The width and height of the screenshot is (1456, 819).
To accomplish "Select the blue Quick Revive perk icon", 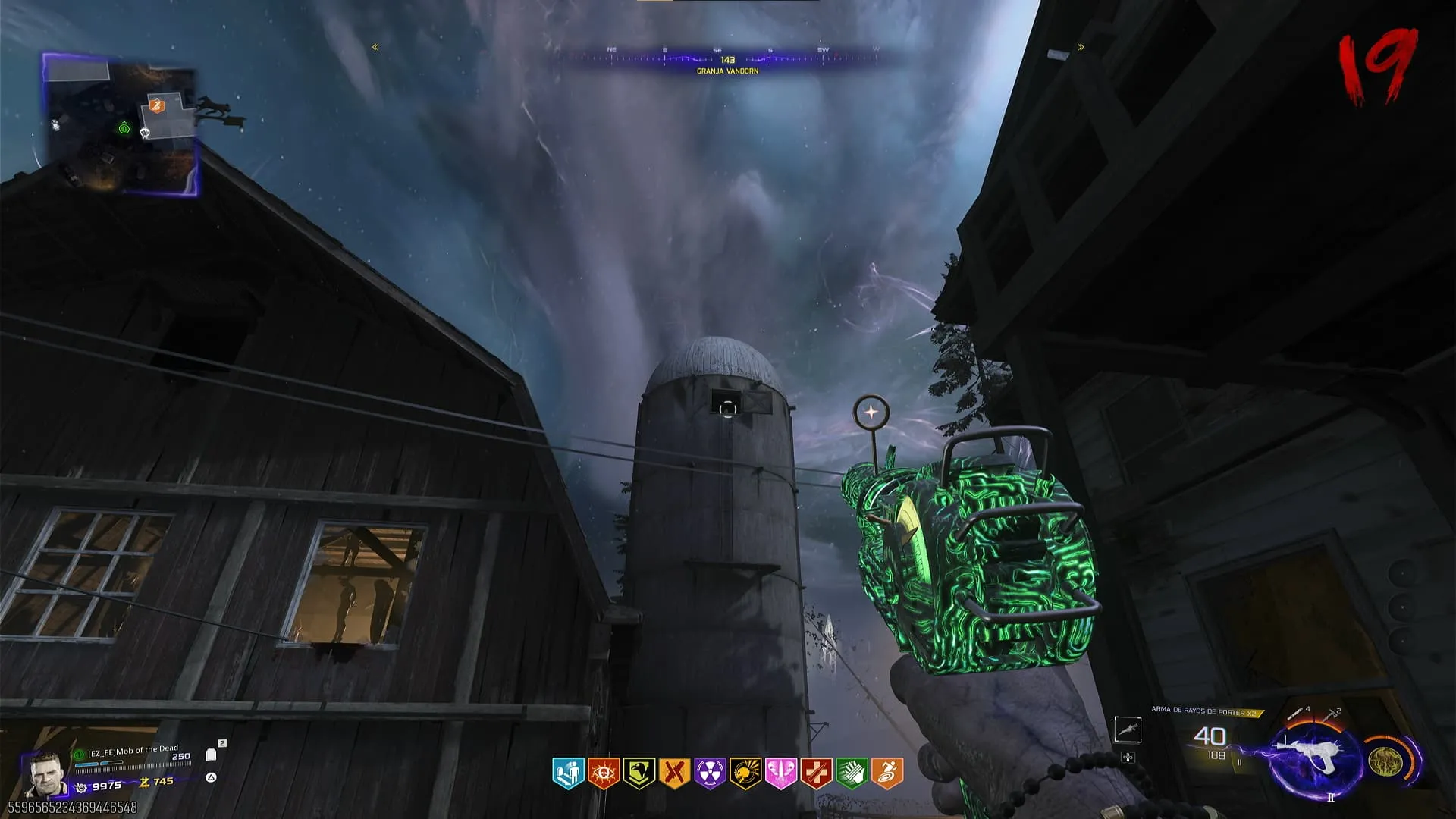I will 567,773.
